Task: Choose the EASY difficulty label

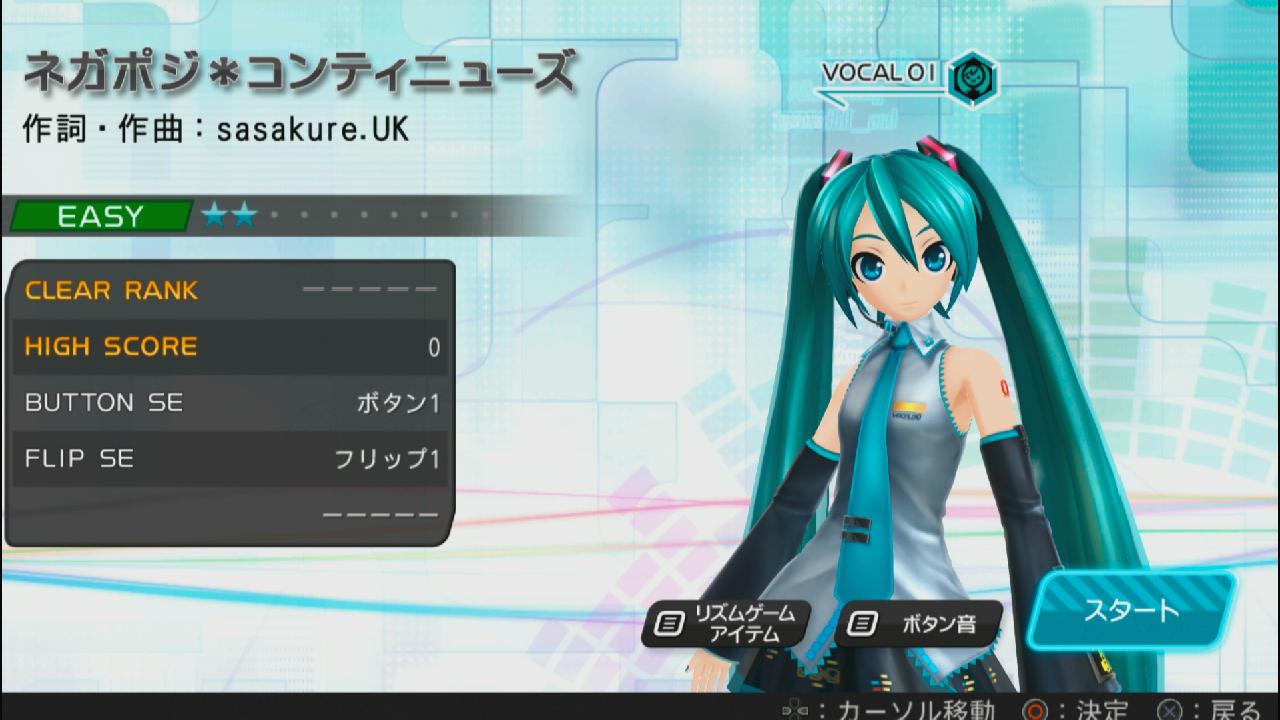Action: click(x=100, y=216)
